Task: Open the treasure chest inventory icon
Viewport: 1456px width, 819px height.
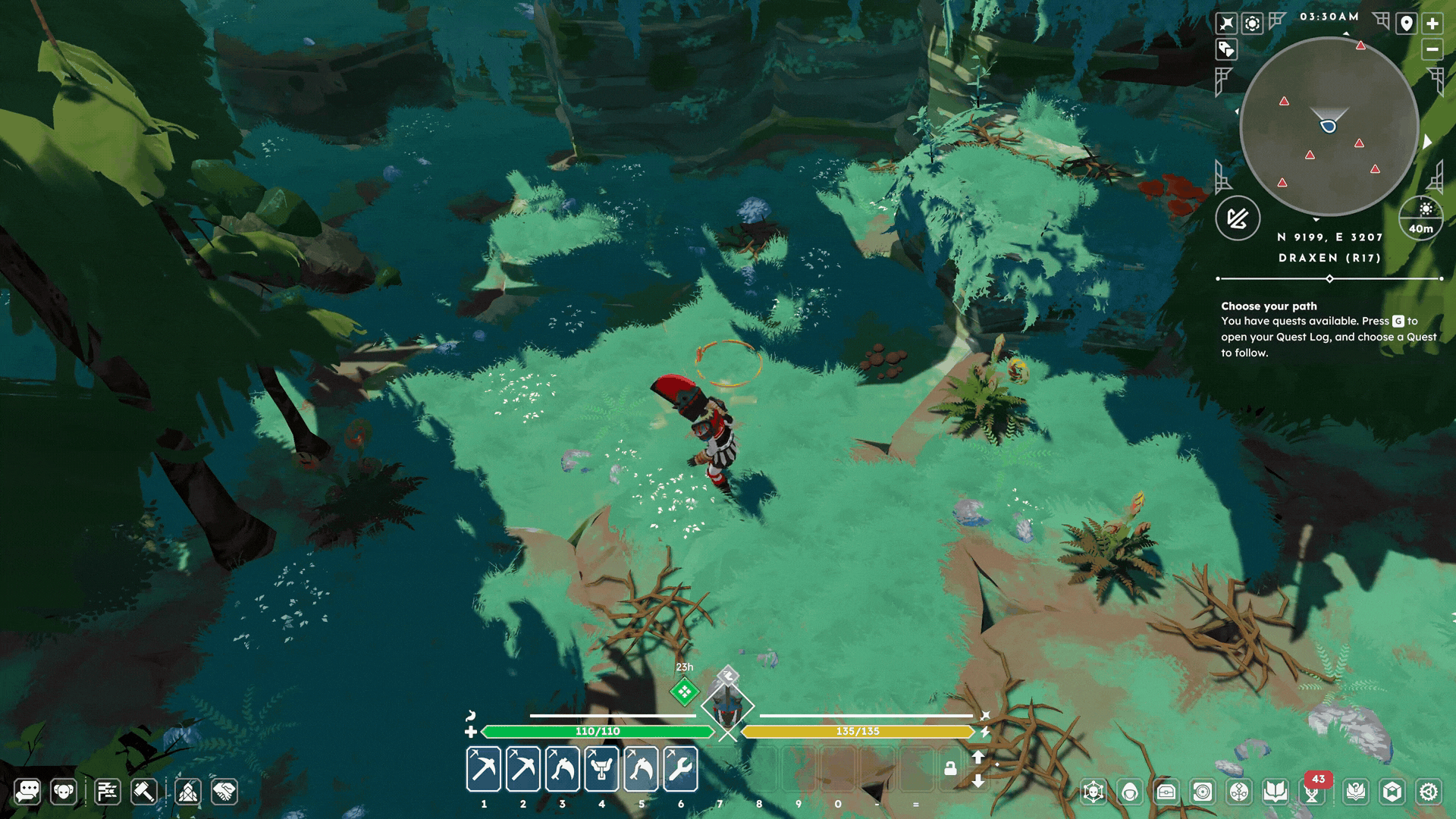Action: [x=1166, y=792]
